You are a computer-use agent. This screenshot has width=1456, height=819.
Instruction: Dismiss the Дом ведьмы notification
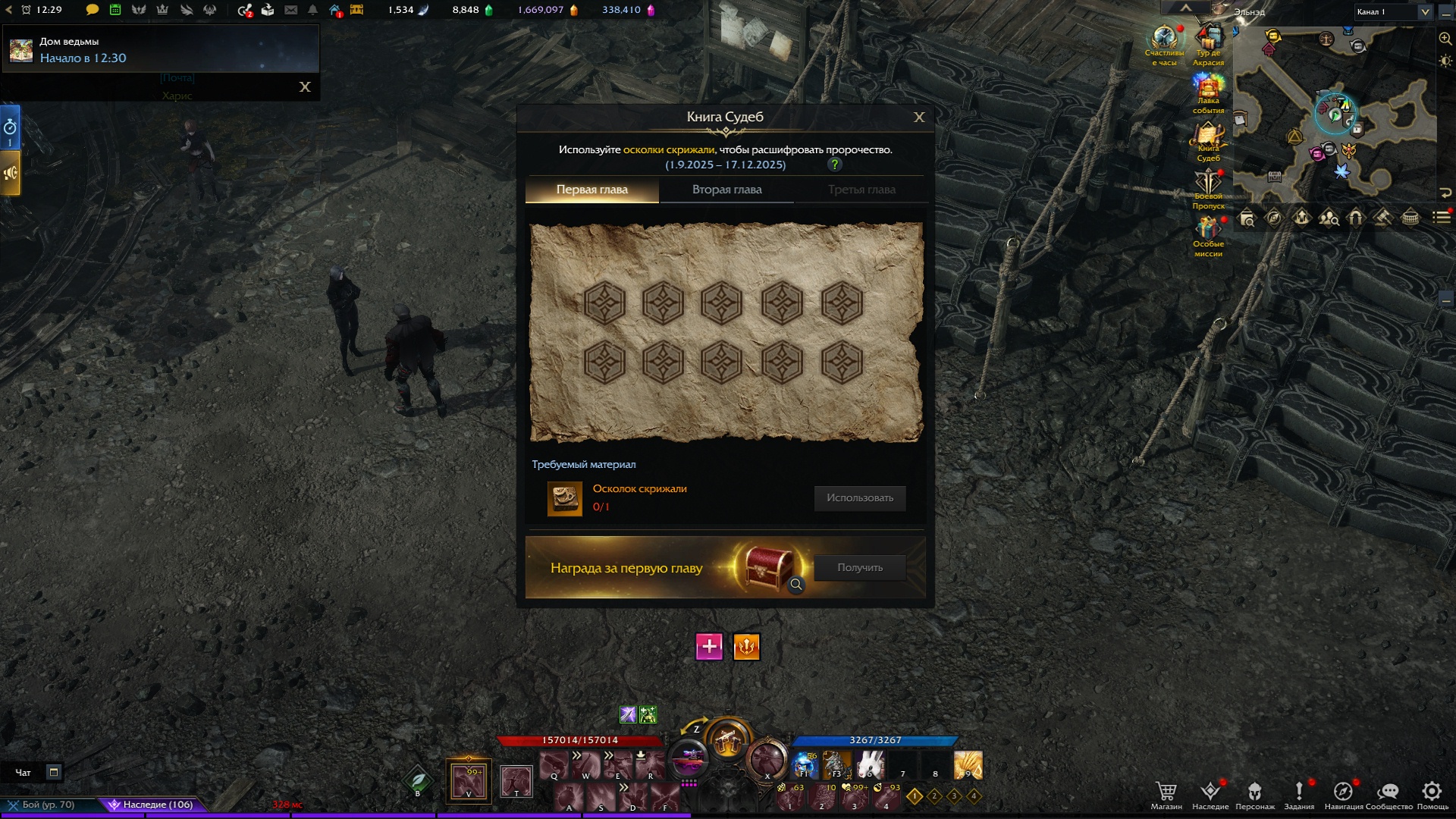click(x=305, y=87)
